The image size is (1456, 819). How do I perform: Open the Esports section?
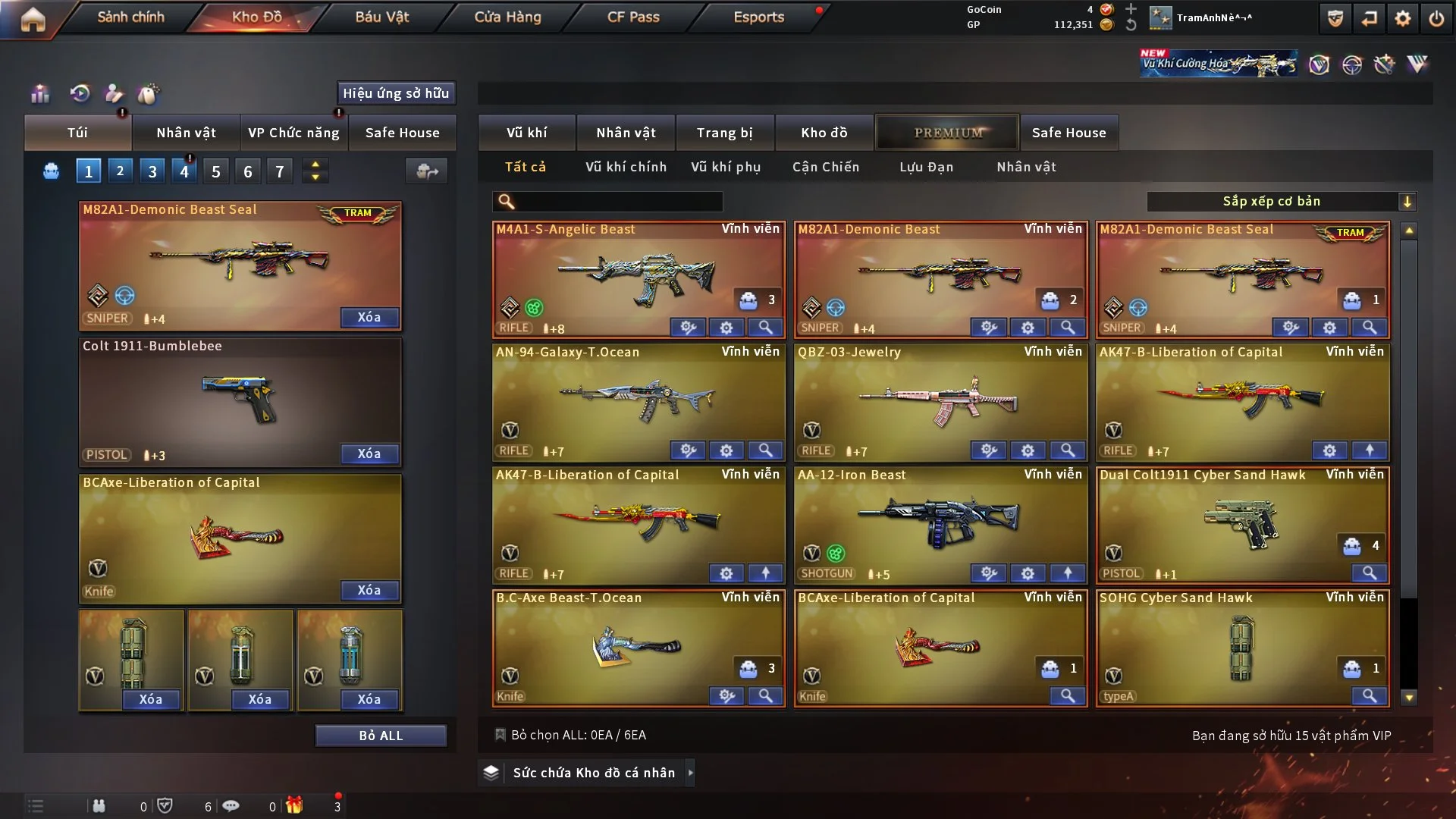(x=758, y=17)
